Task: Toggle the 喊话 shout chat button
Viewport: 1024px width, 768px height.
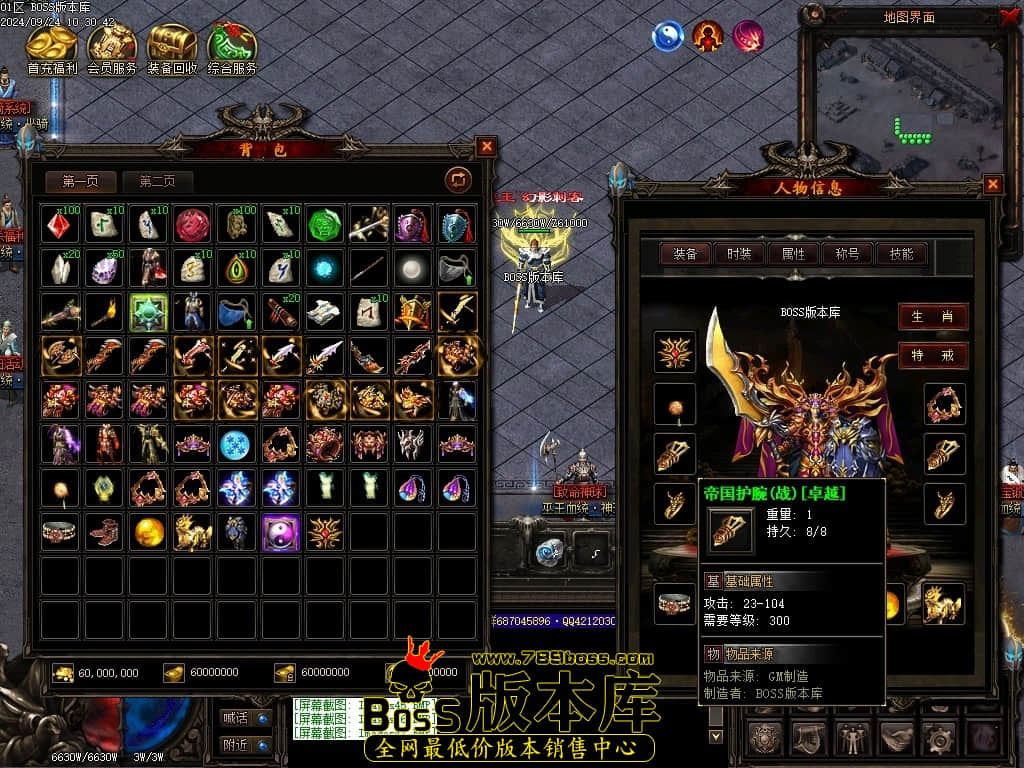Action: [246, 717]
